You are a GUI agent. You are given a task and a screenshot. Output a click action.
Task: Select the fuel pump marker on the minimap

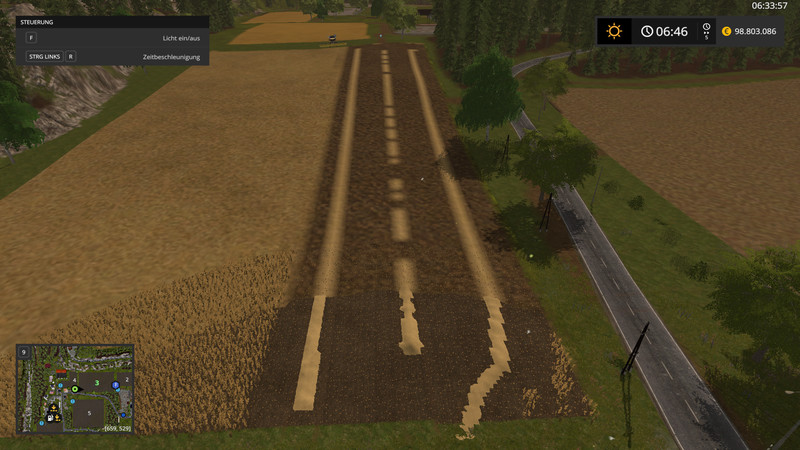tap(49, 417)
